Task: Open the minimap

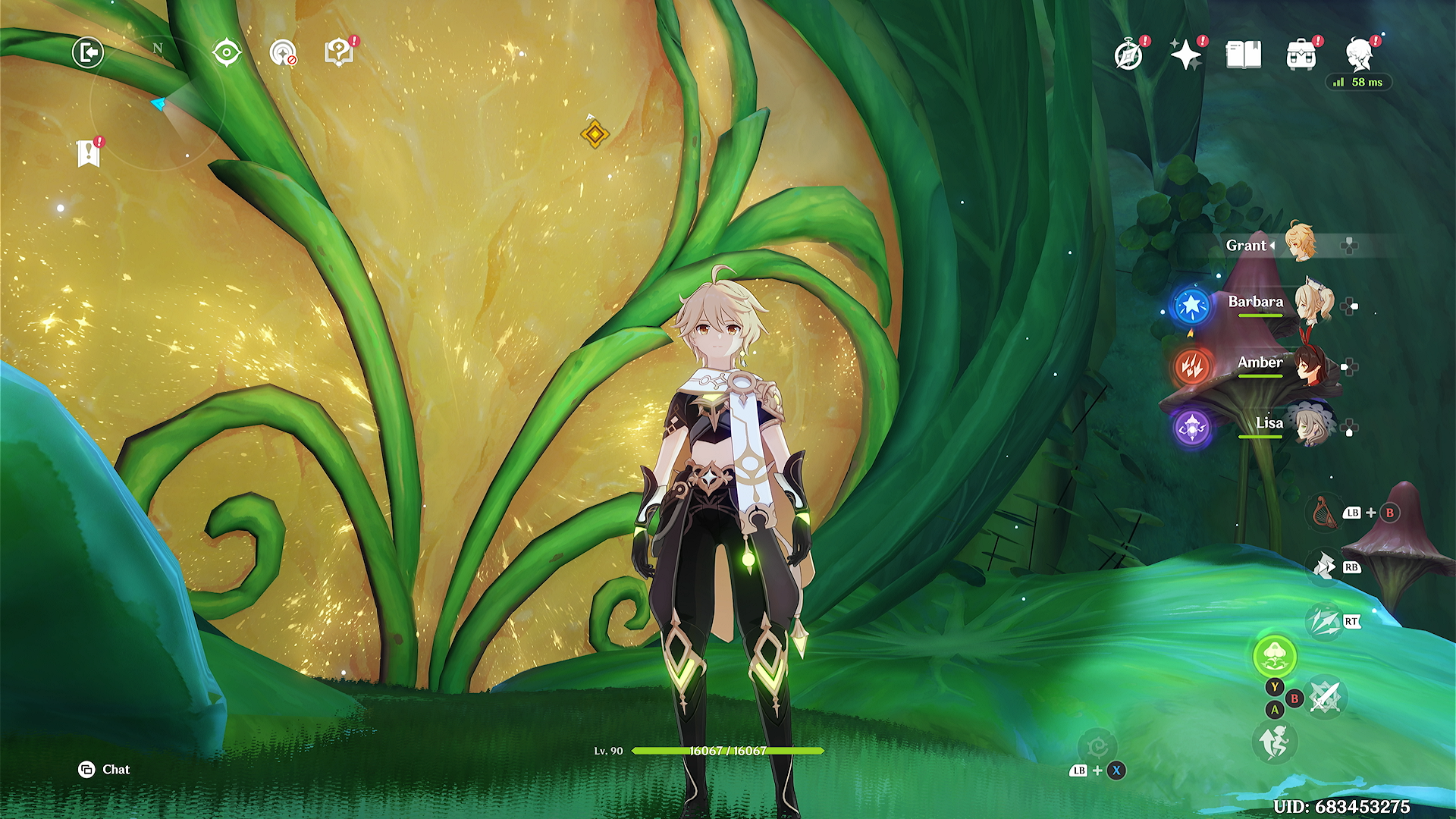Action: coord(158,102)
